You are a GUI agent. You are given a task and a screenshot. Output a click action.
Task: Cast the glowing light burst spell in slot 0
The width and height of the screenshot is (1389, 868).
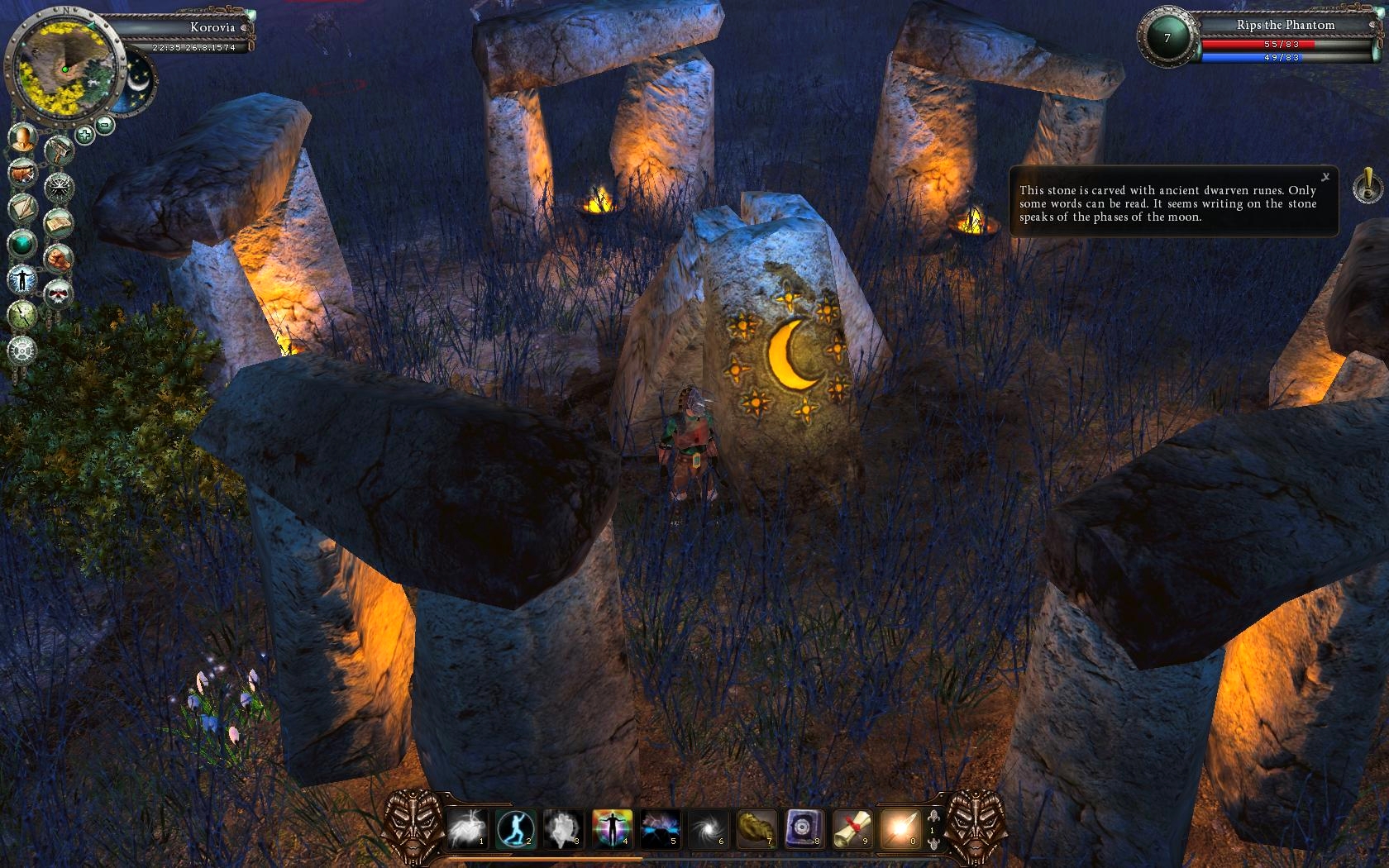click(900, 827)
